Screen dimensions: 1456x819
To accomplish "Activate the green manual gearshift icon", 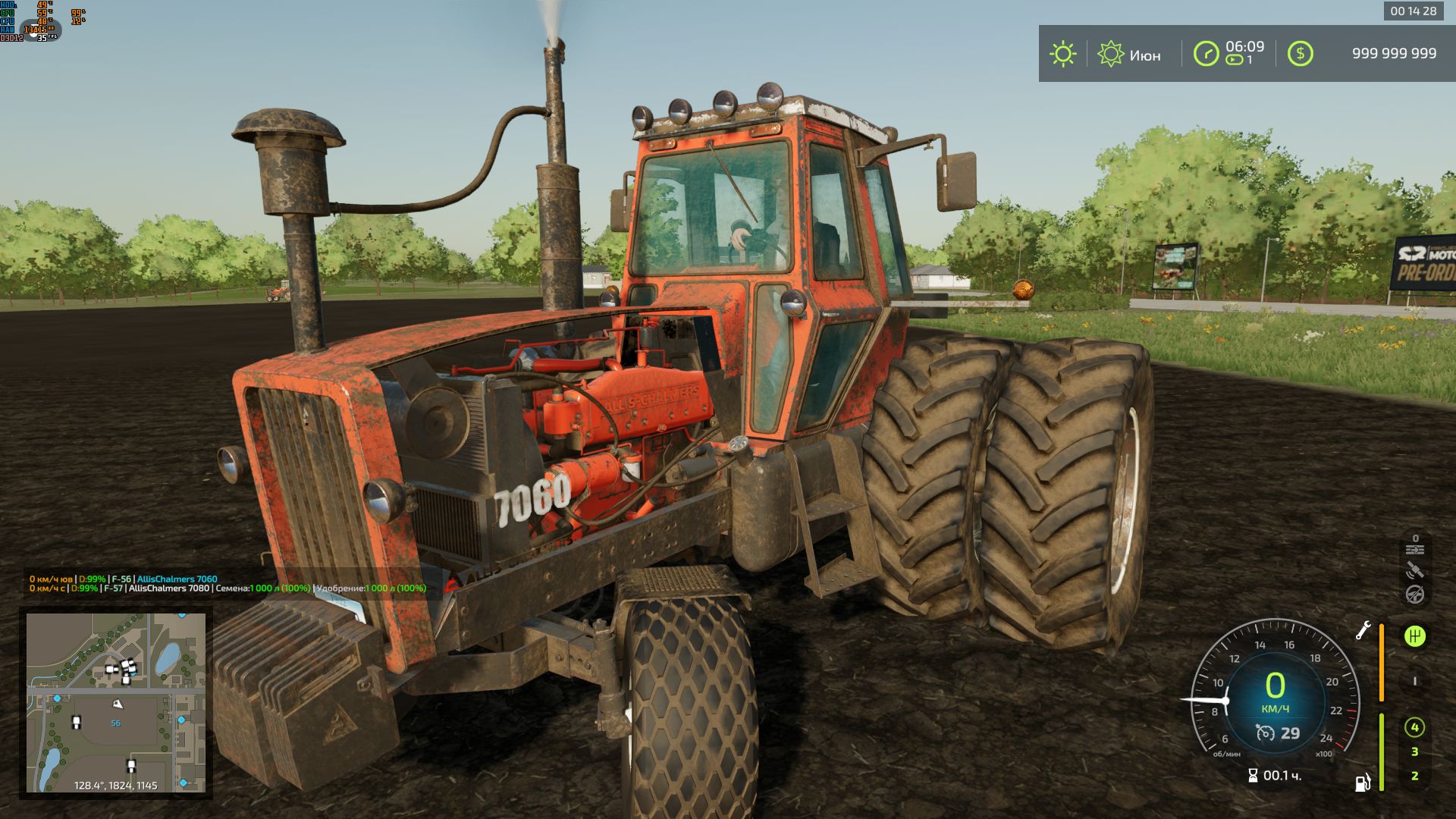I will tap(1414, 636).
